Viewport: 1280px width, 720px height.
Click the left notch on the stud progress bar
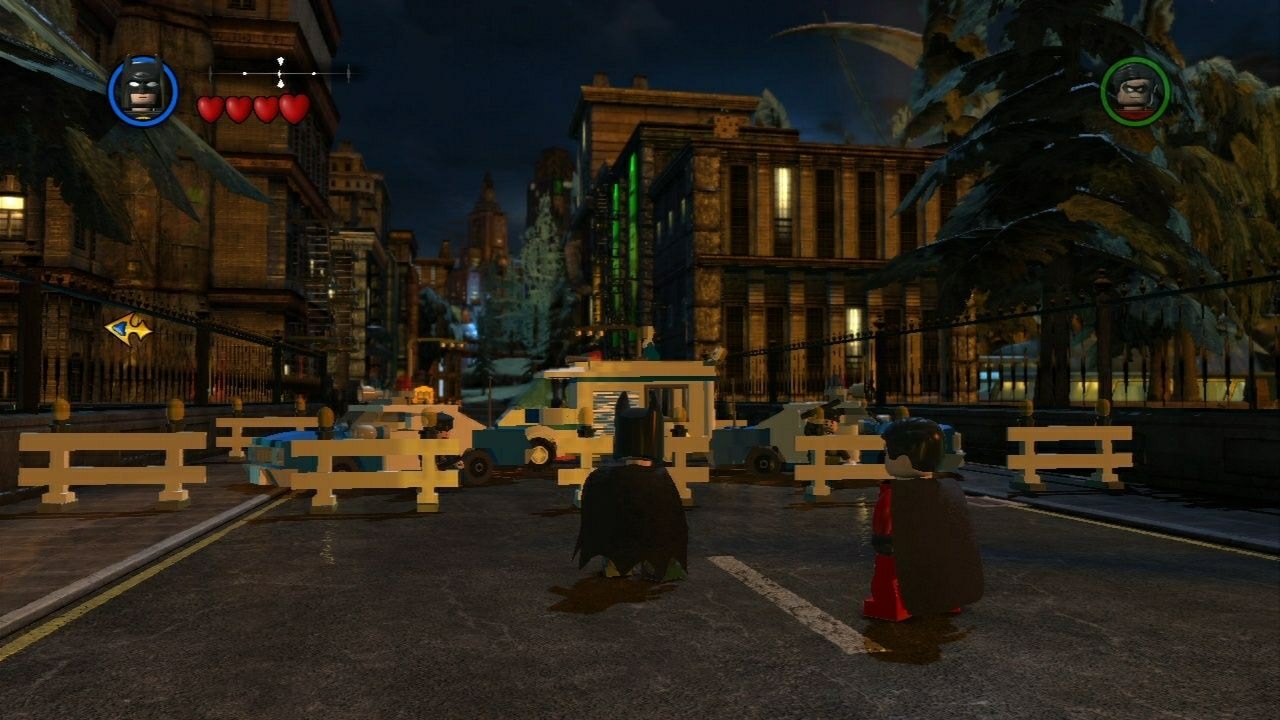[244, 73]
